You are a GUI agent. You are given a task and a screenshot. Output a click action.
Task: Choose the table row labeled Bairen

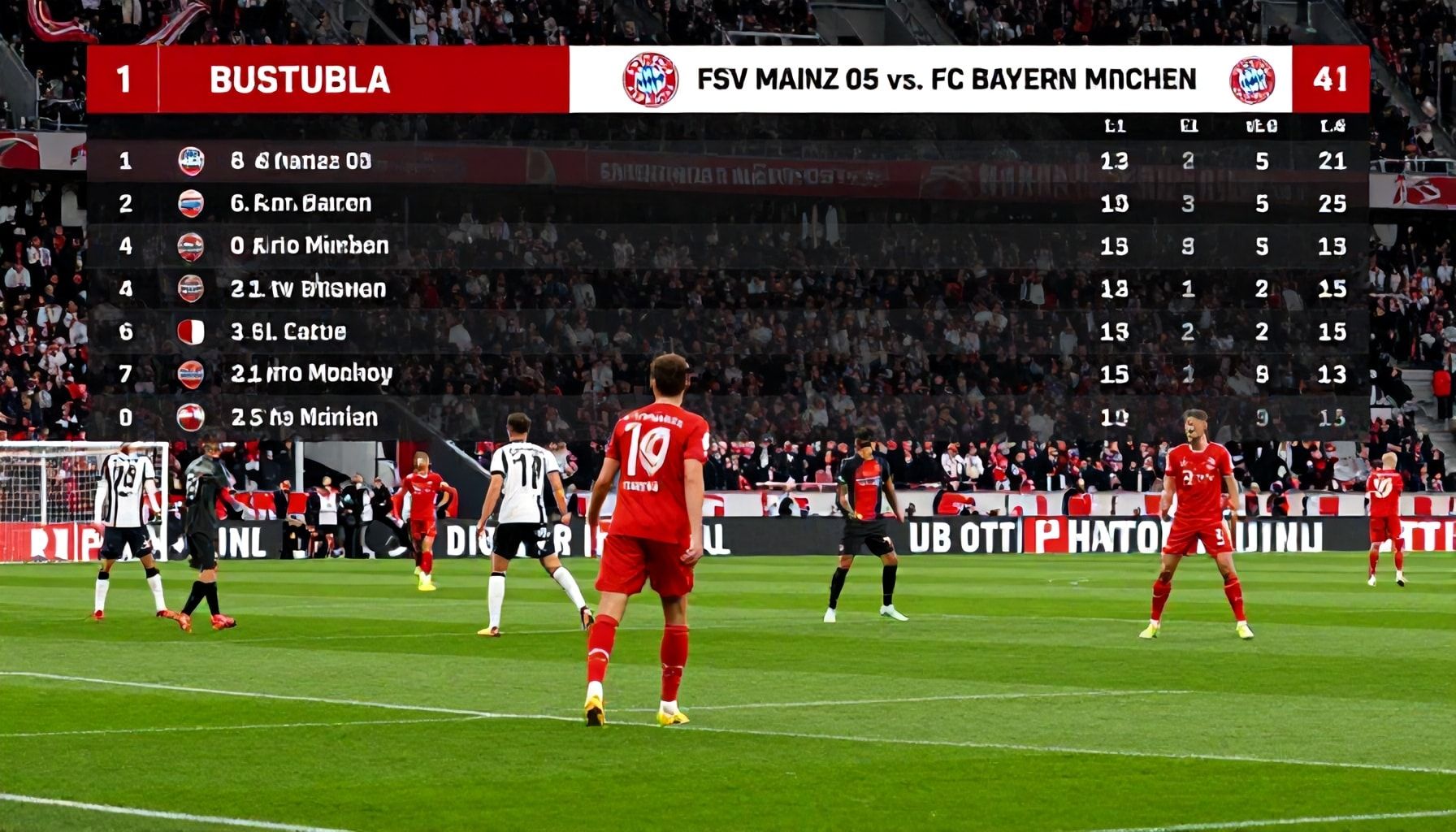[x=301, y=203]
